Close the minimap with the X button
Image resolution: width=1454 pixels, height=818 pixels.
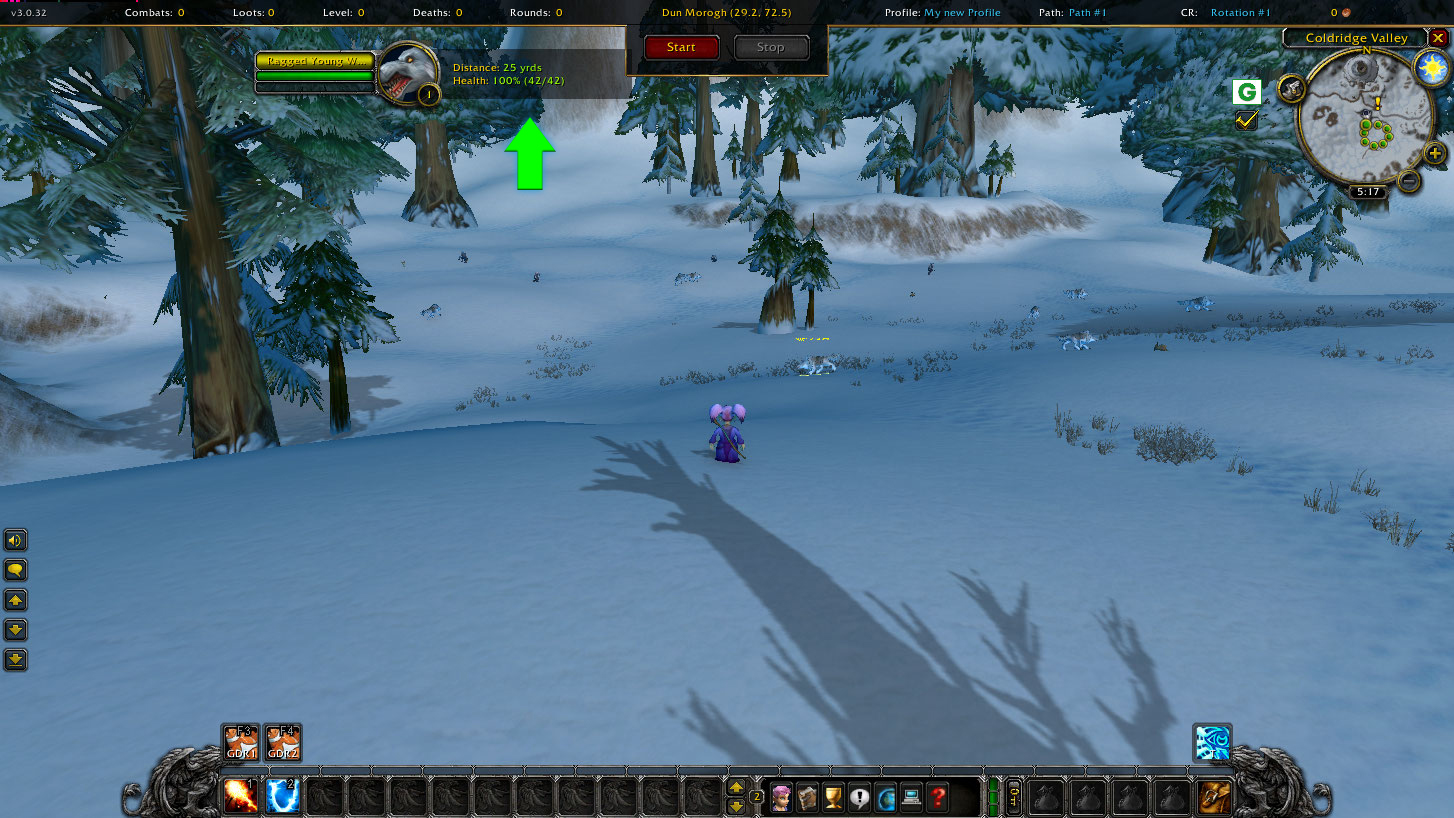click(x=1438, y=38)
